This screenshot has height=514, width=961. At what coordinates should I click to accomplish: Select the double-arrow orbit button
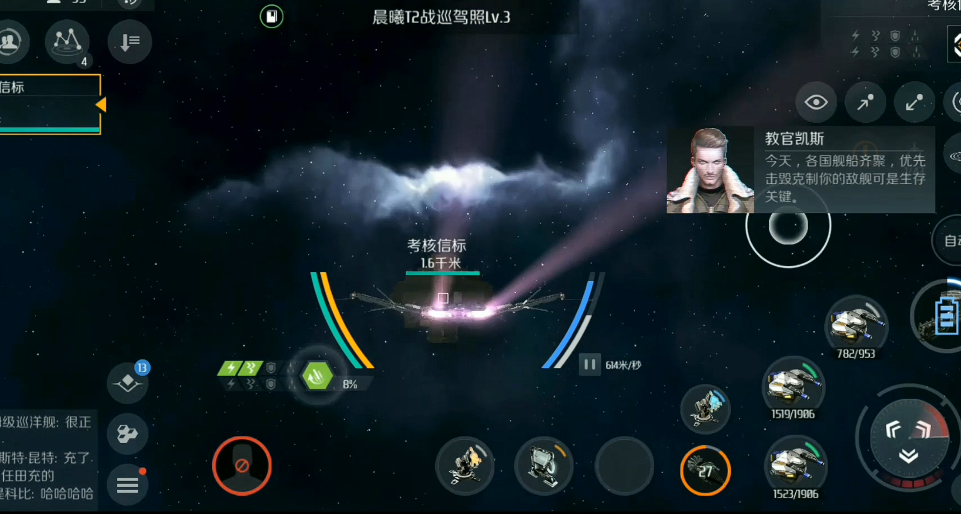click(x=914, y=102)
